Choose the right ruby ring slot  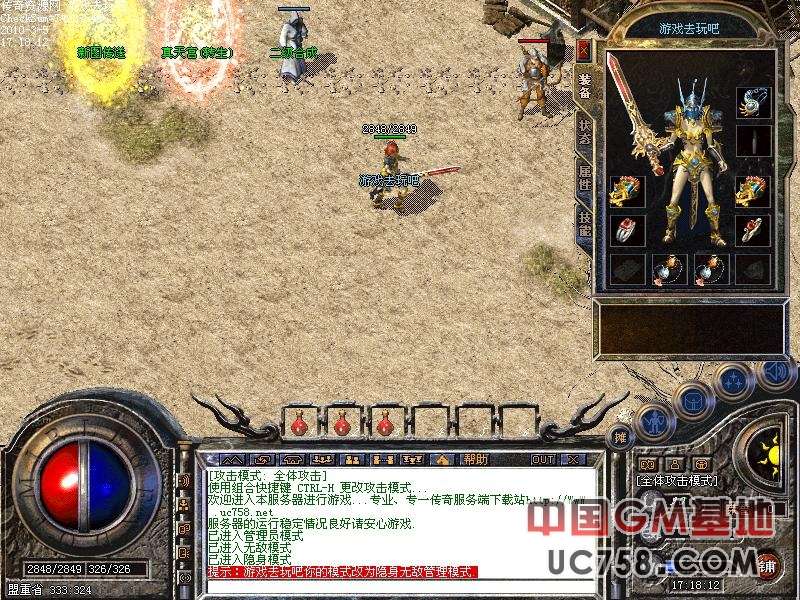coord(753,229)
